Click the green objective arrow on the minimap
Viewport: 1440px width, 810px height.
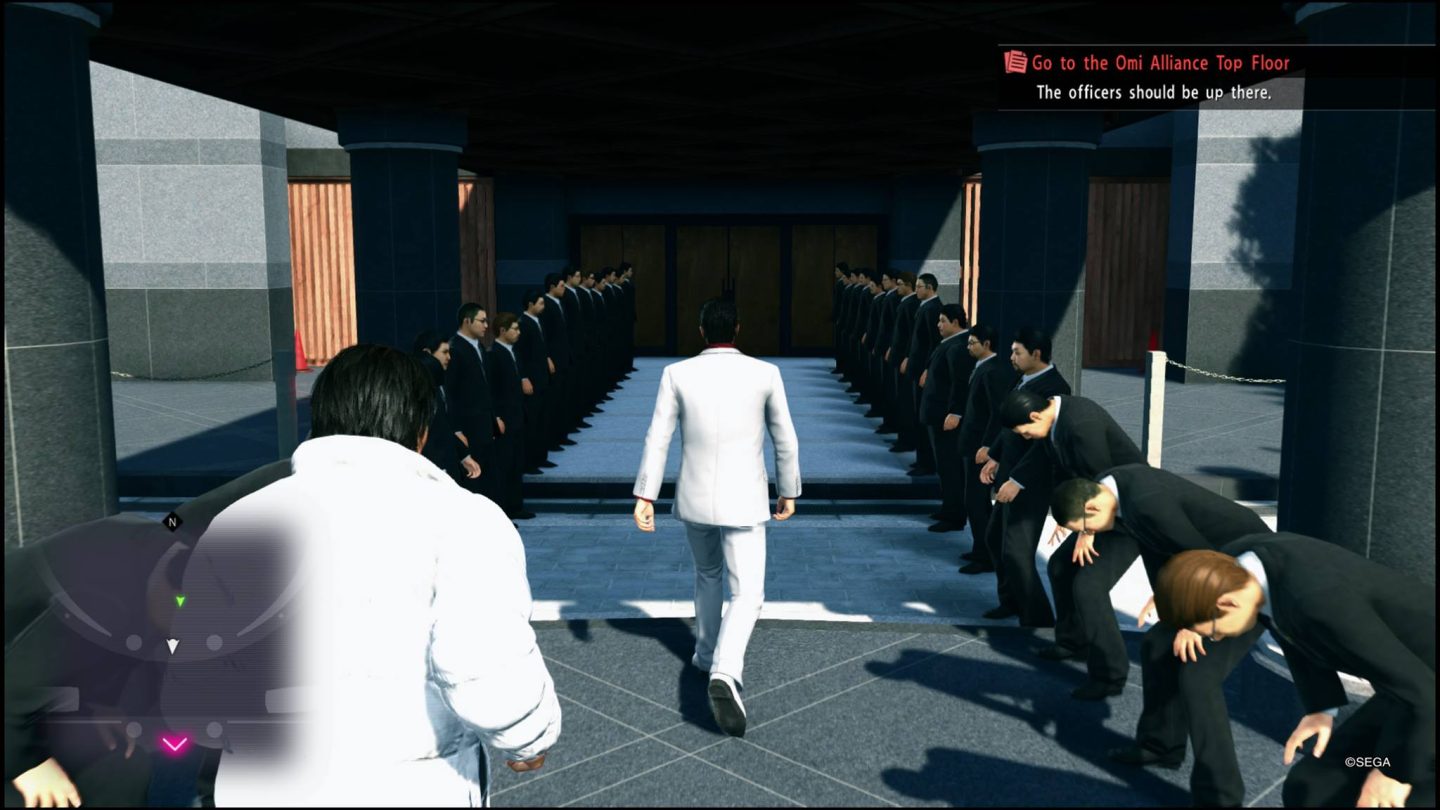(180, 601)
